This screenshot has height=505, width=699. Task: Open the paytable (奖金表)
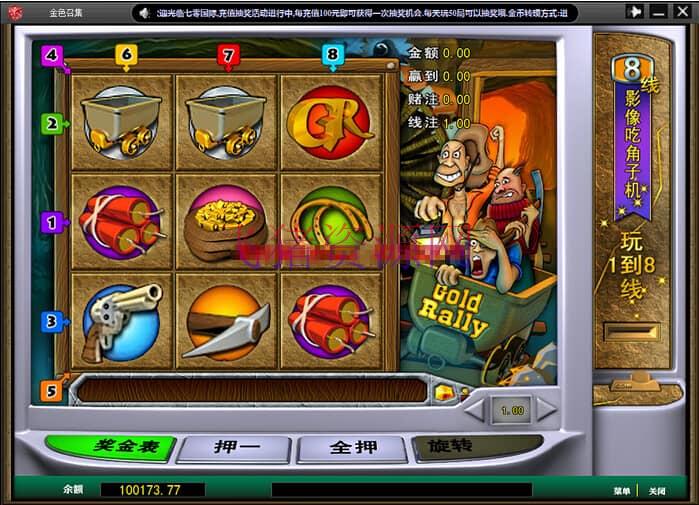click(110, 447)
